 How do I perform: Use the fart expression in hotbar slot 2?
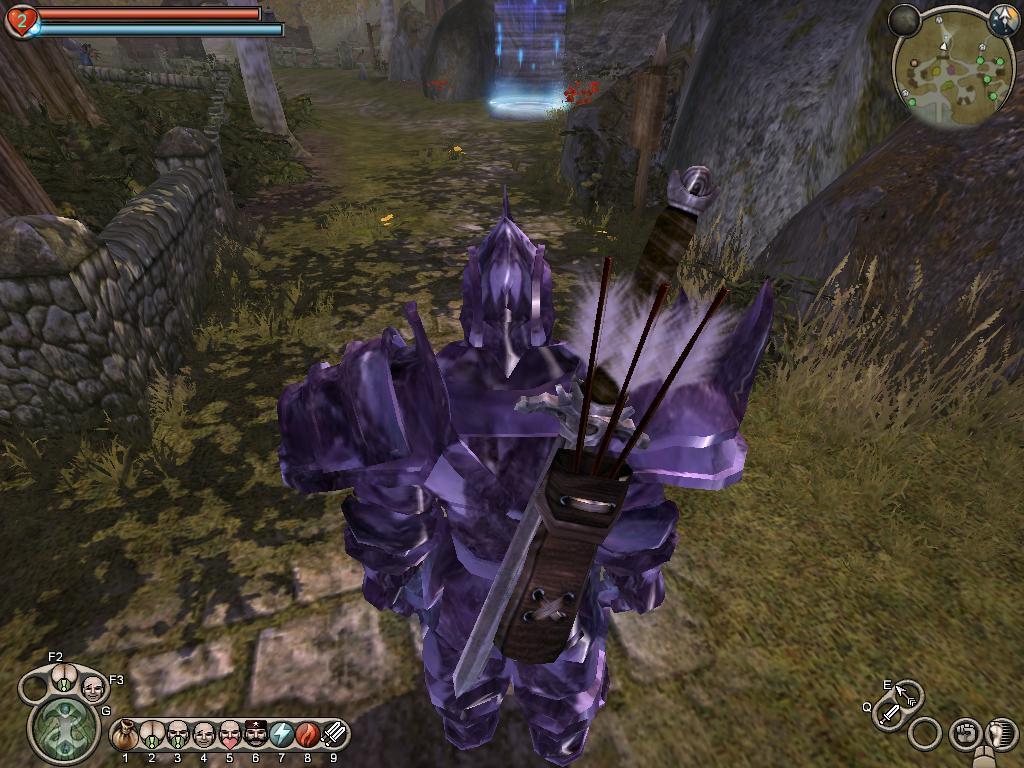click(152, 737)
